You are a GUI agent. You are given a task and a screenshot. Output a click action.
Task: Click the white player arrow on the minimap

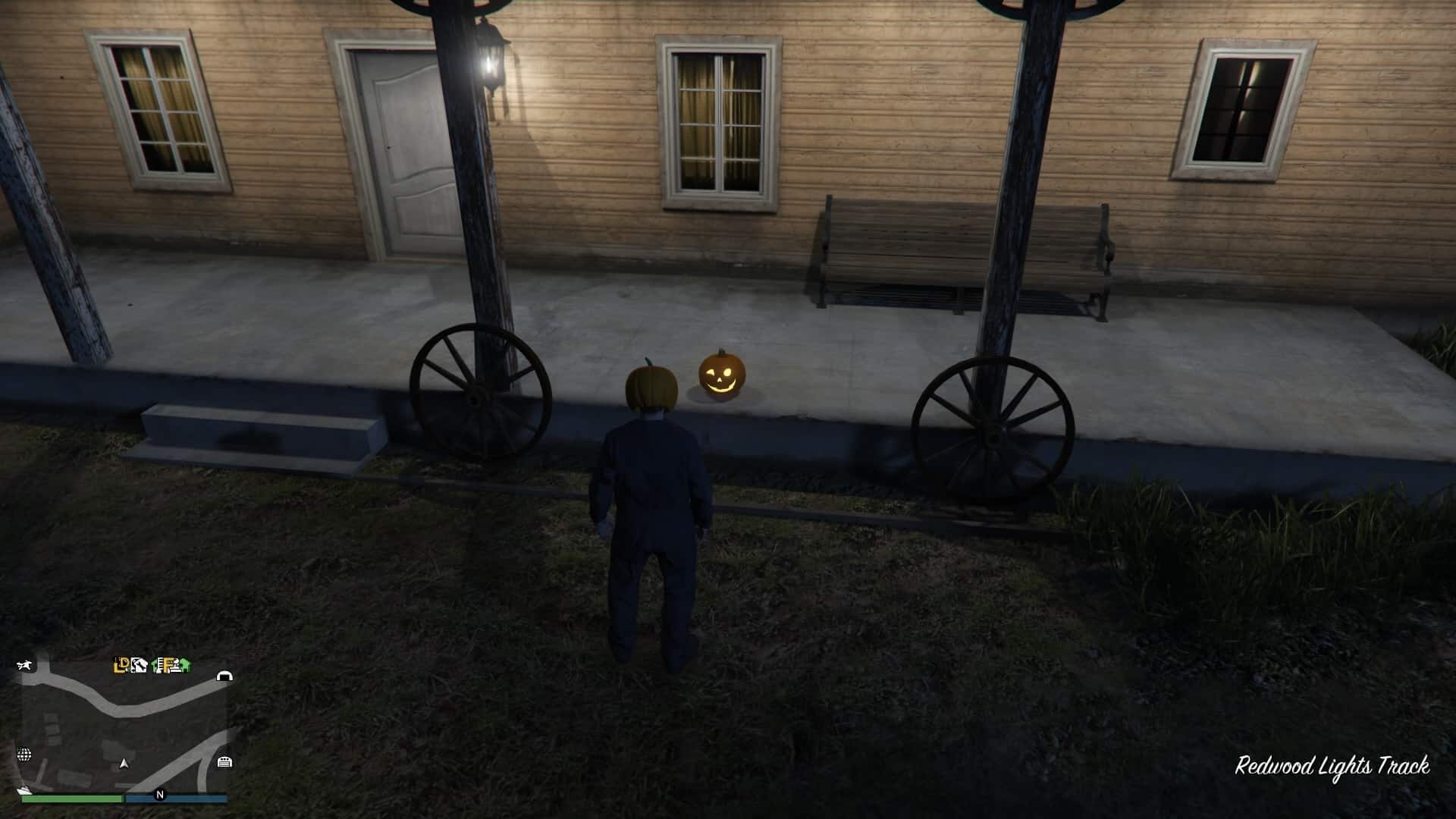pyautogui.click(x=124, y=764)
